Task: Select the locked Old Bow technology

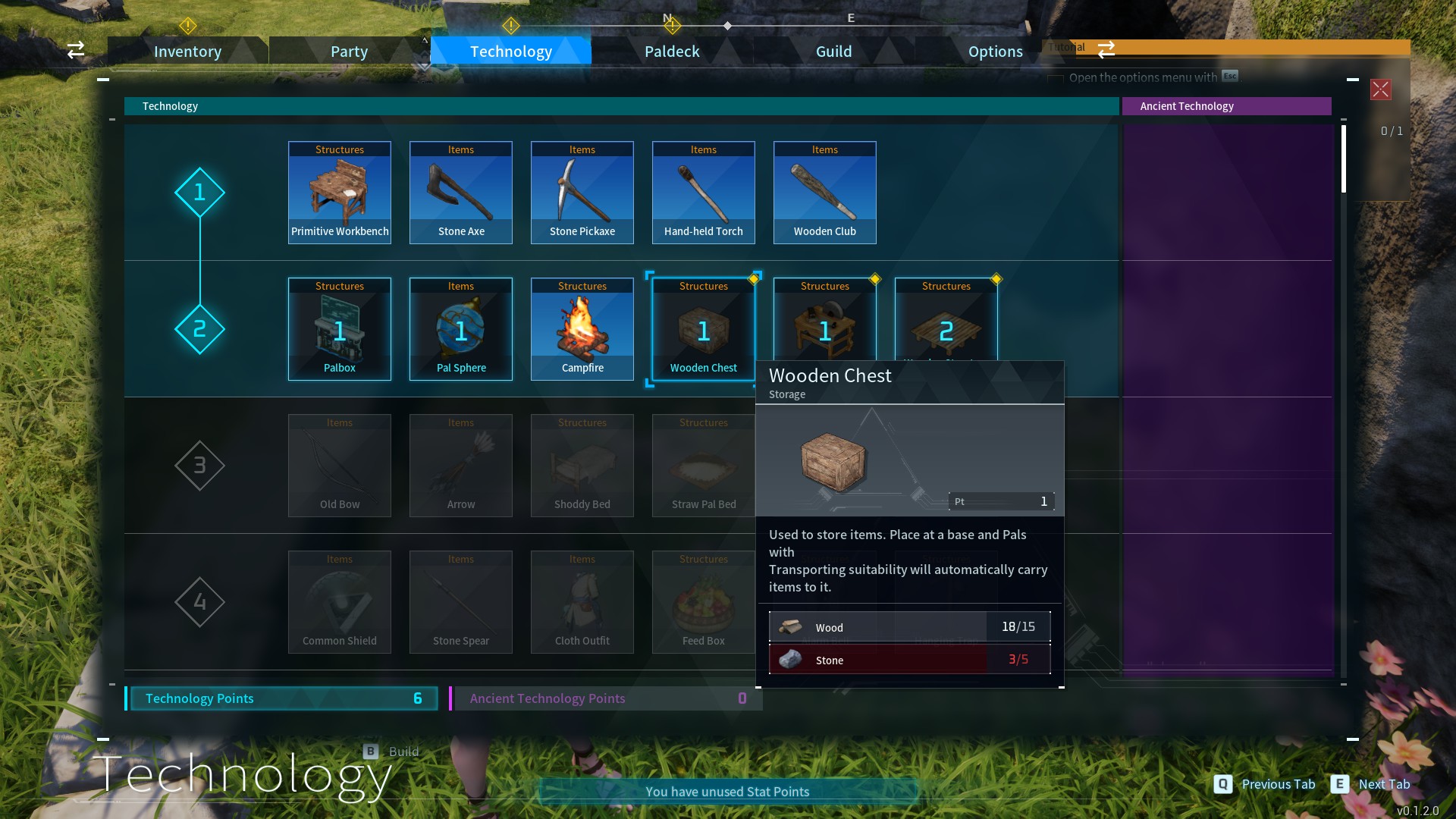Action: pyautogui.click(x=340, y=466)
